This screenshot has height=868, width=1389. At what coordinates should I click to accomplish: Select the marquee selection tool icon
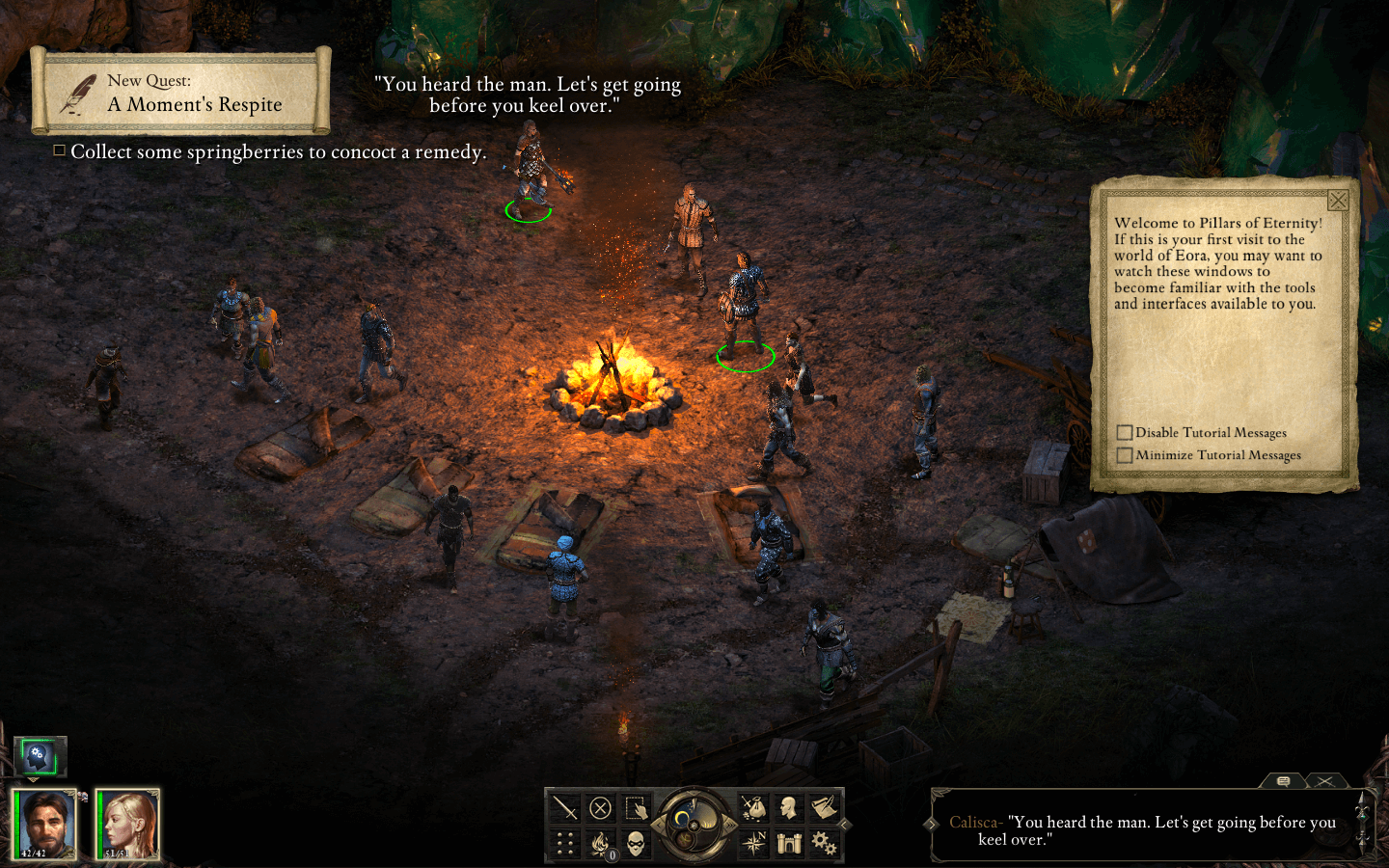point(635,808)
